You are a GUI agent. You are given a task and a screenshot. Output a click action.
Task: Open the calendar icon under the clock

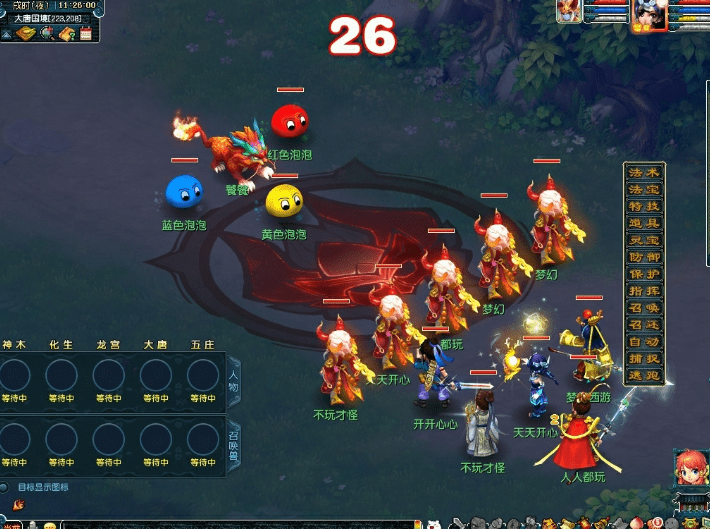(x=85, y=33)
